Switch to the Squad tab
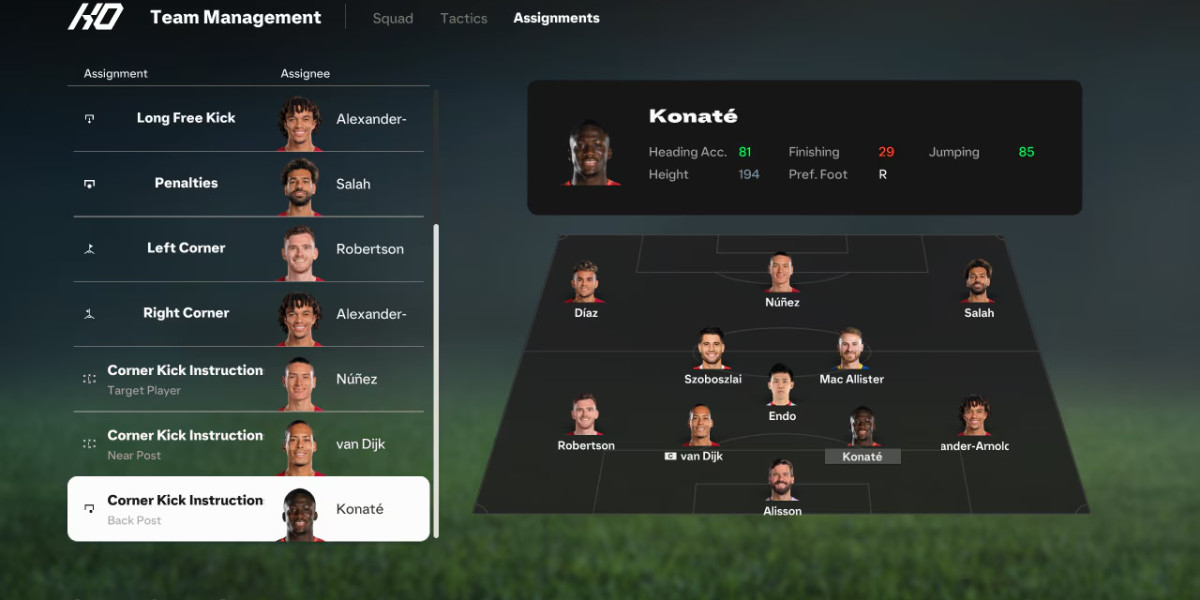The image size is (1200, 600). pos(392,18)
